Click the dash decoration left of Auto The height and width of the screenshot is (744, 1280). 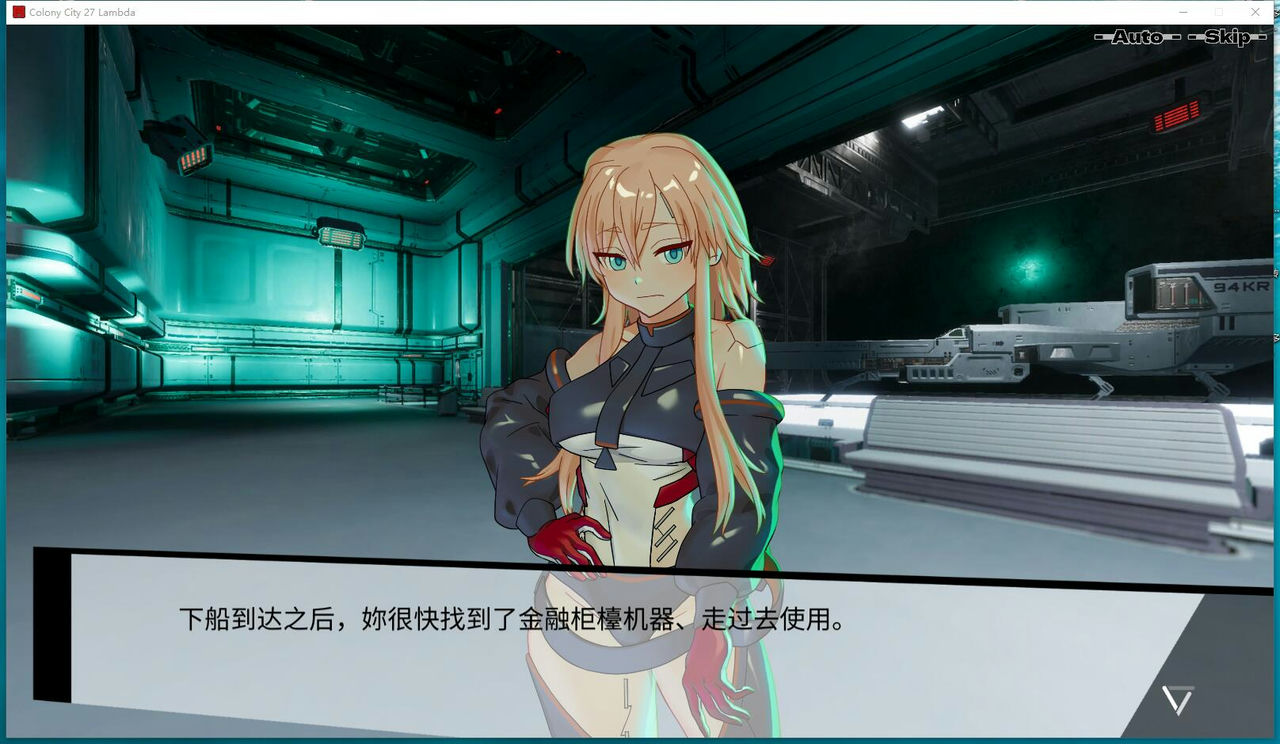pyautogui.click(x=1099, y=35)
